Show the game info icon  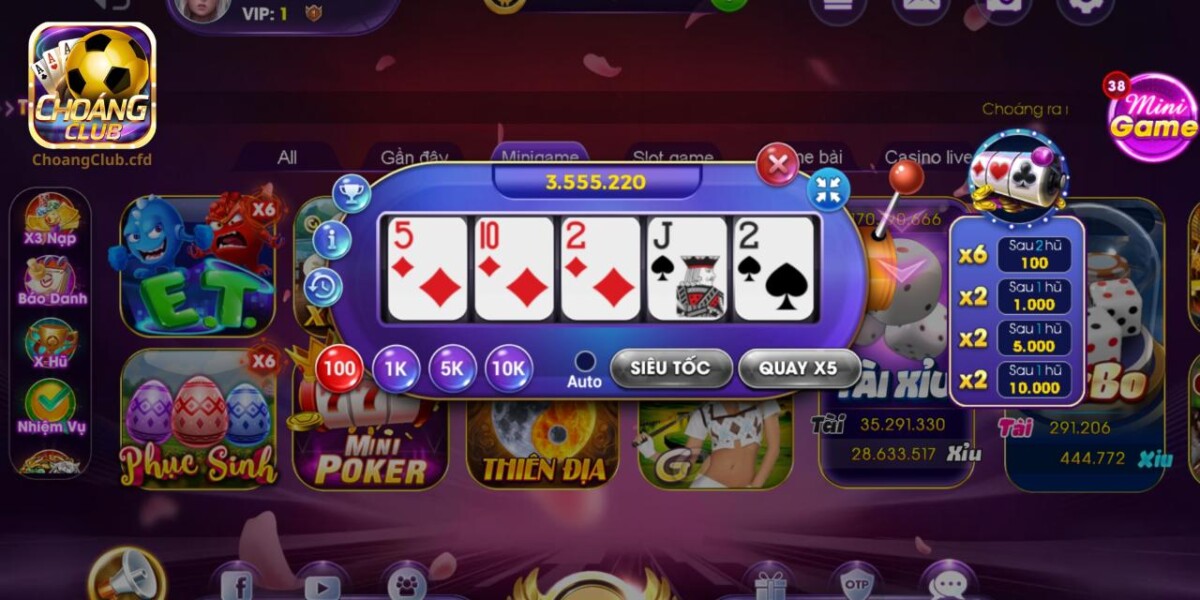332,240
